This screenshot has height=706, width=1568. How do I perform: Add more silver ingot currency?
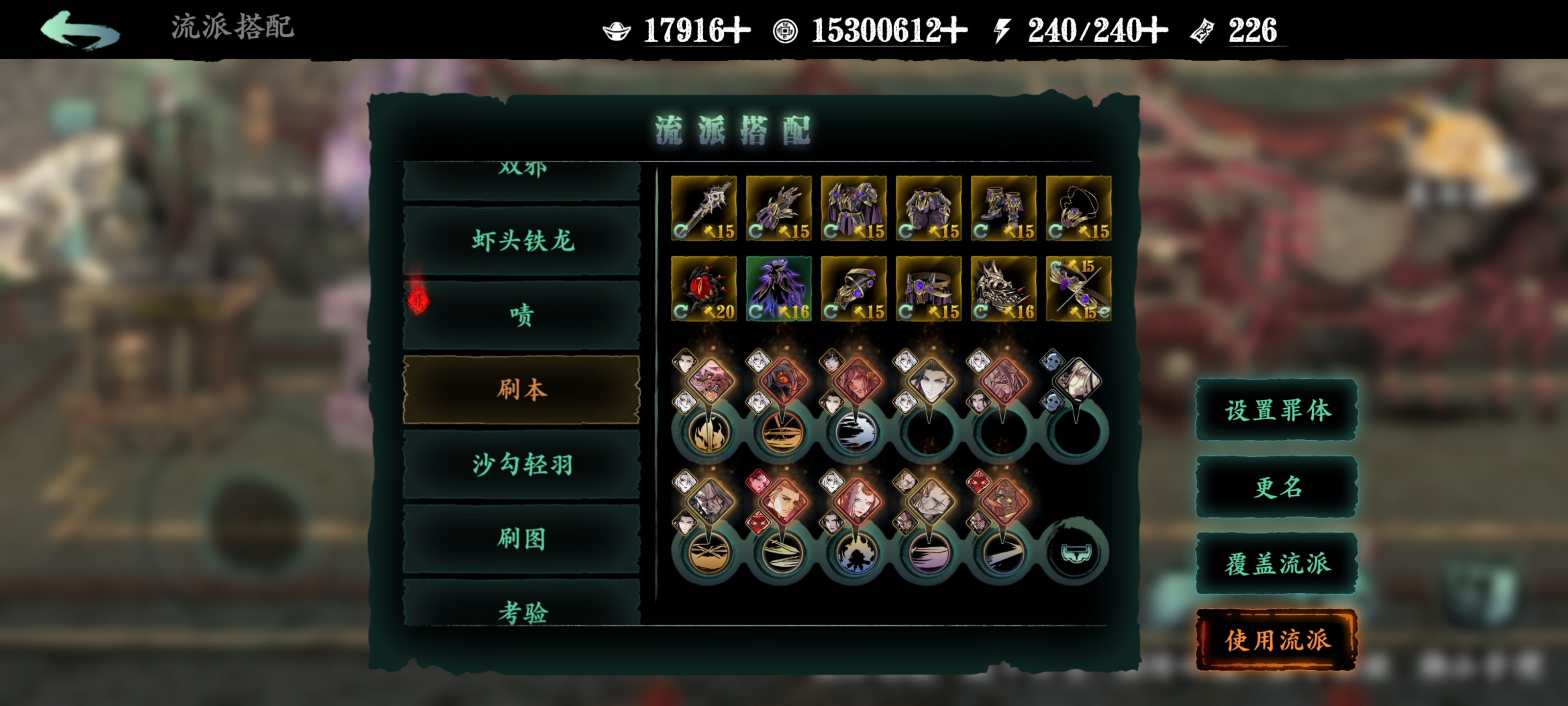click(x=738, y=30)
